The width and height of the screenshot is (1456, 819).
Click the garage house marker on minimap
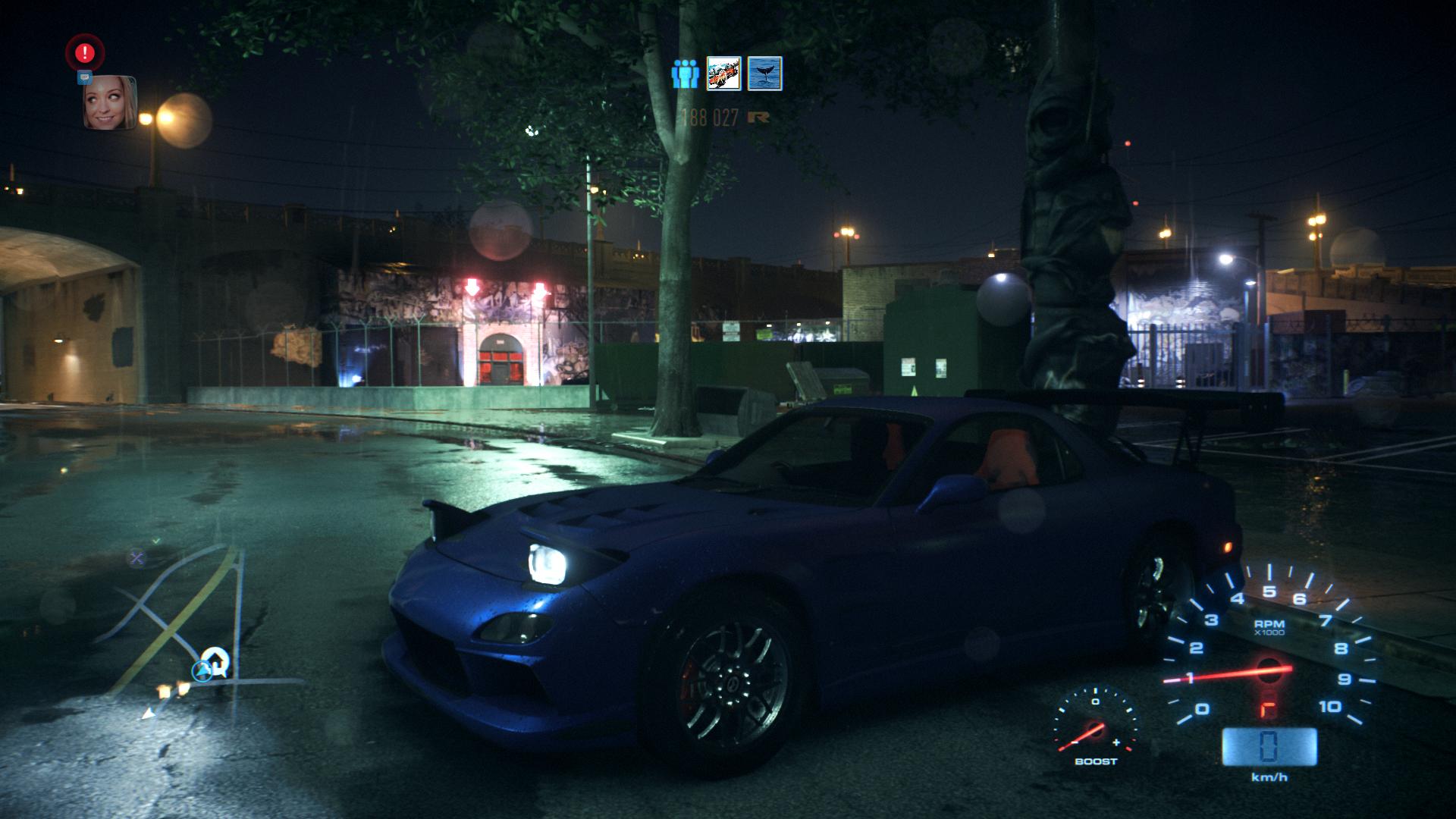[216, 660]
